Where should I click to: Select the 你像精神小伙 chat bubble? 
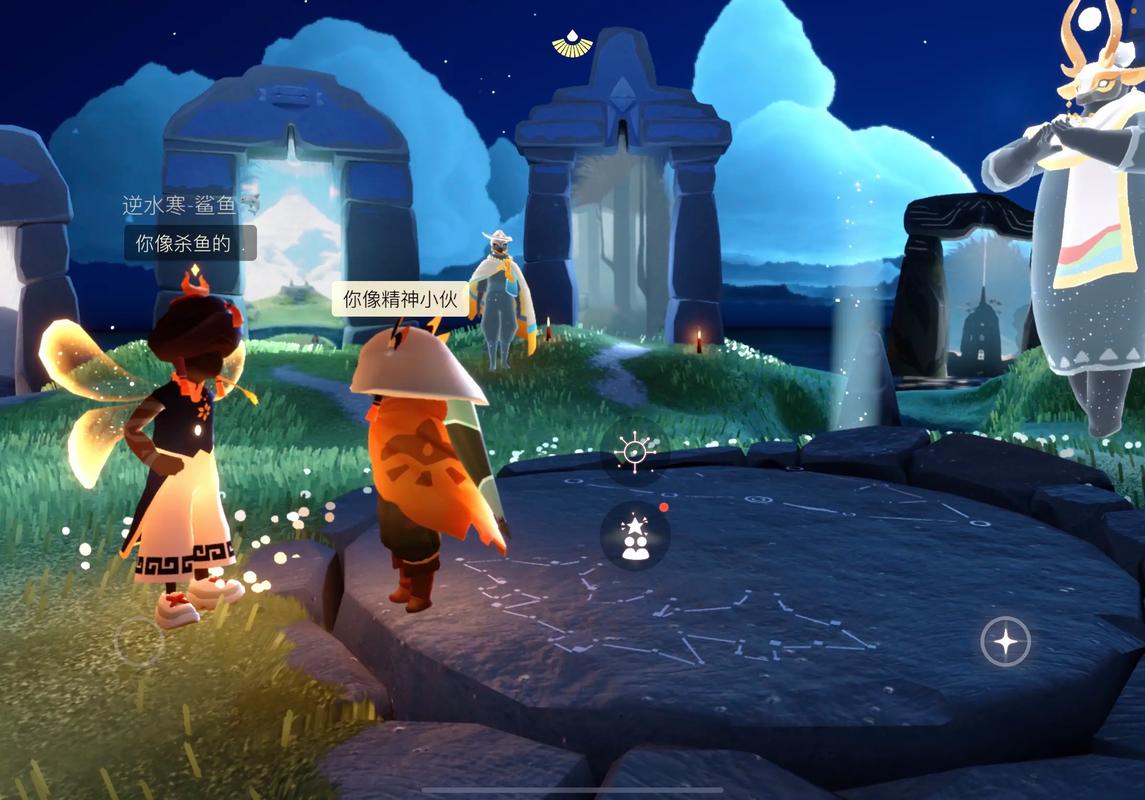click(400, 299)
